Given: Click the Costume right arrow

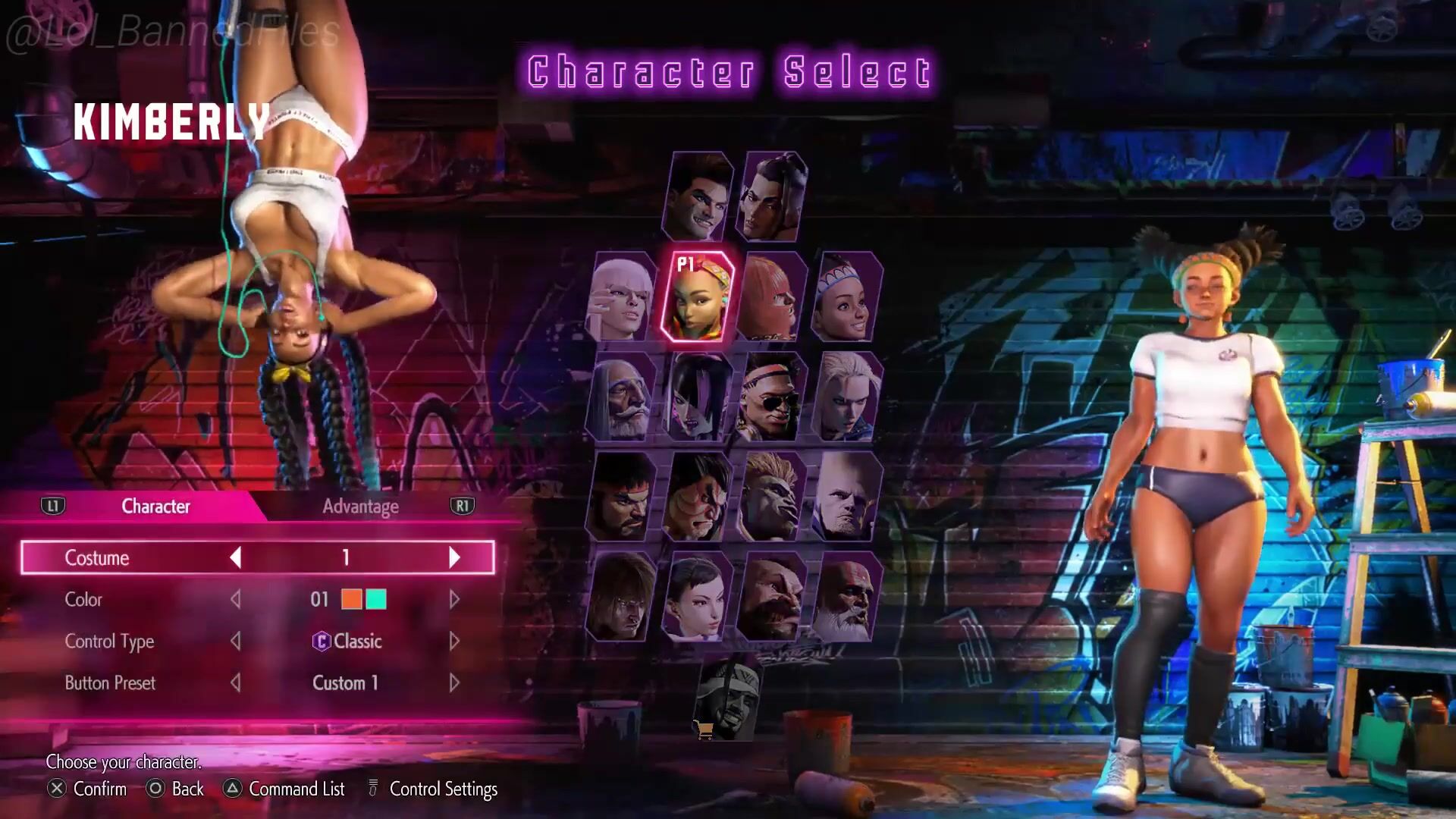Looking at the screenshot, I should [x=454, y=558].
